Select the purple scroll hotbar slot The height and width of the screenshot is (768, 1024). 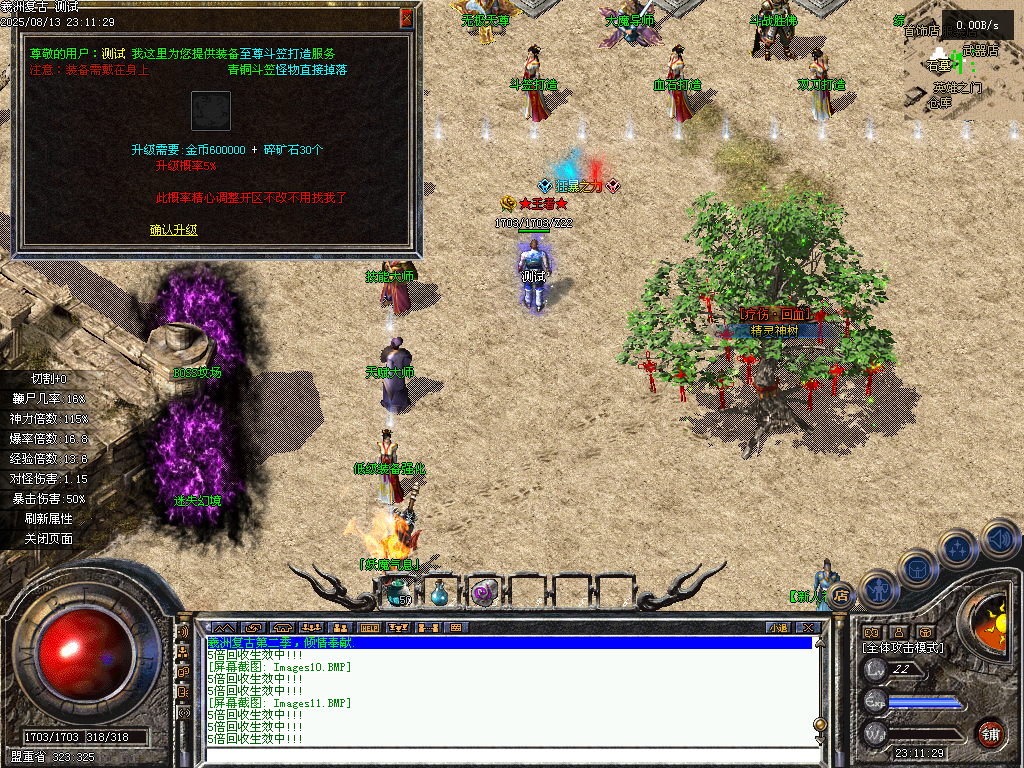483,593
